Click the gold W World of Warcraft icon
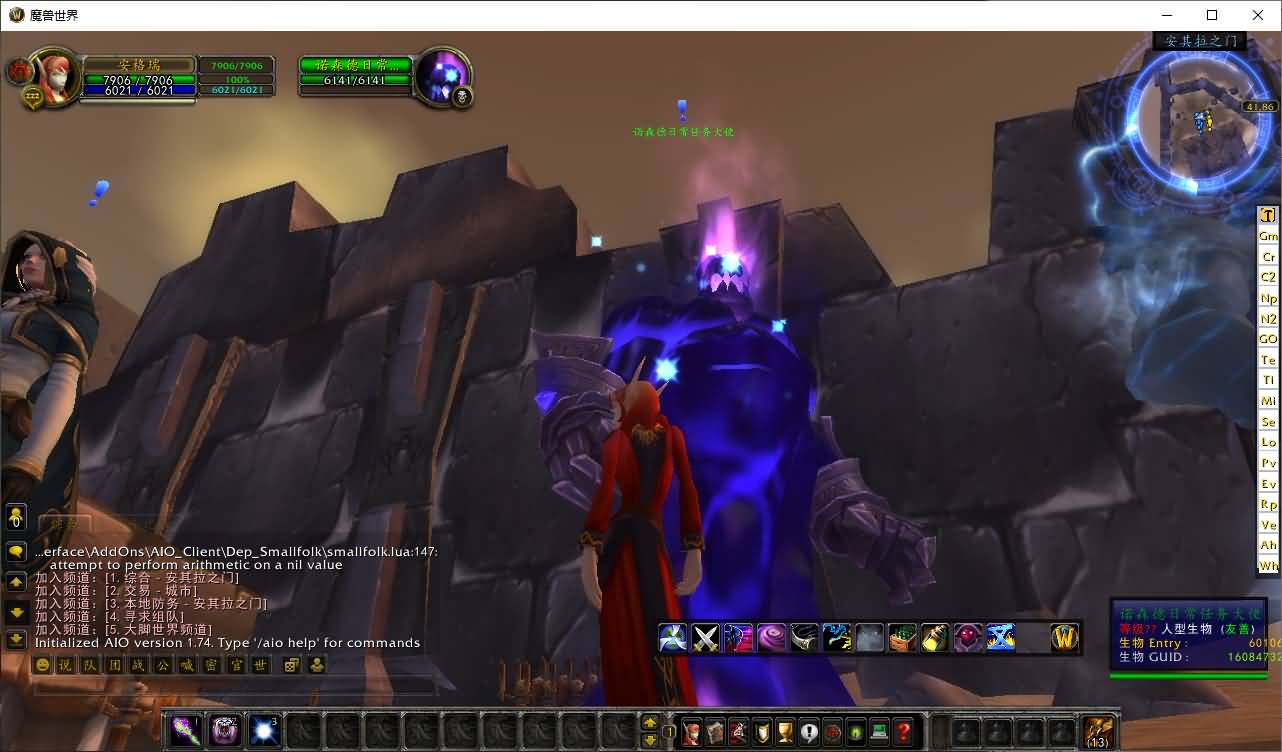The image size is (1282, 752). pos(1065,638)
